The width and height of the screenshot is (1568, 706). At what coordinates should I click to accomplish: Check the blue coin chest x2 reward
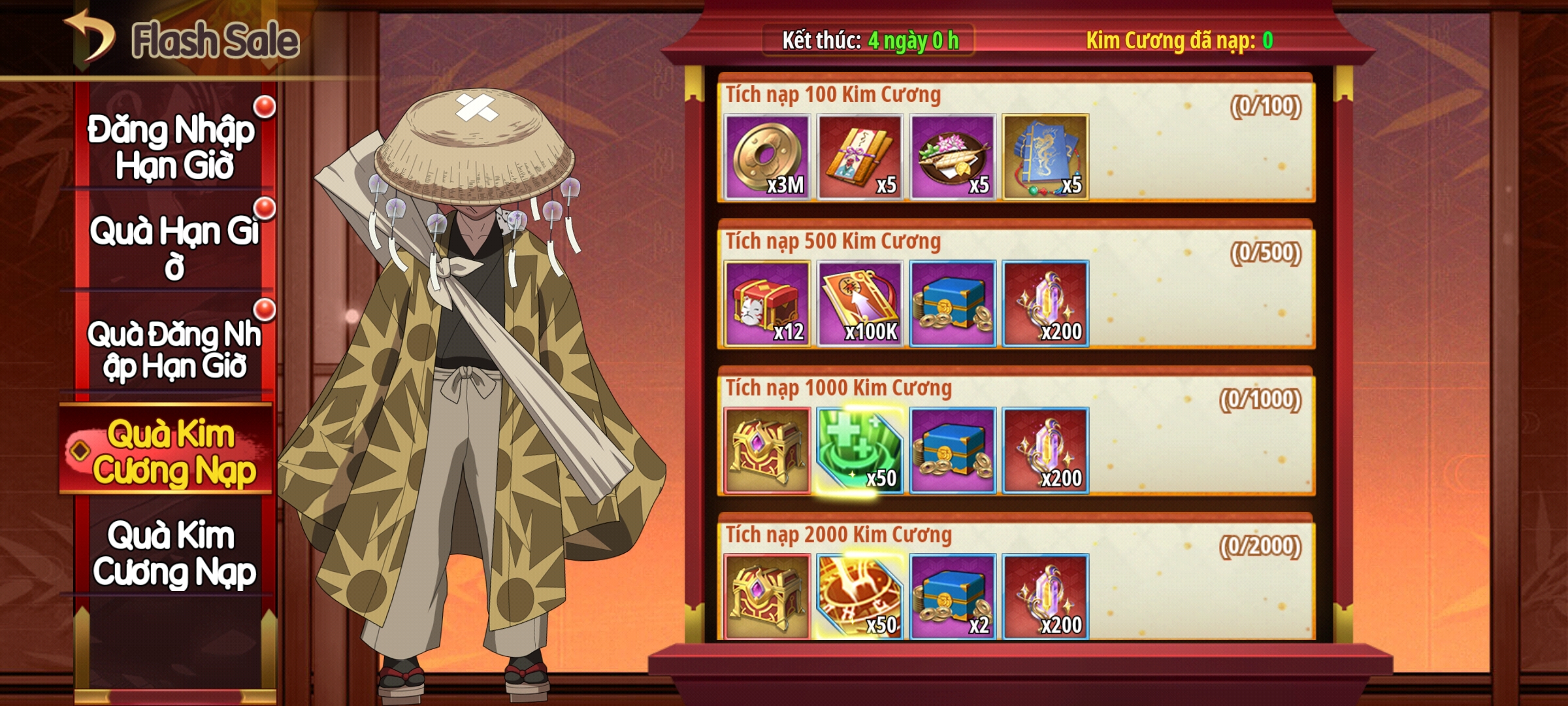[953, 596]
